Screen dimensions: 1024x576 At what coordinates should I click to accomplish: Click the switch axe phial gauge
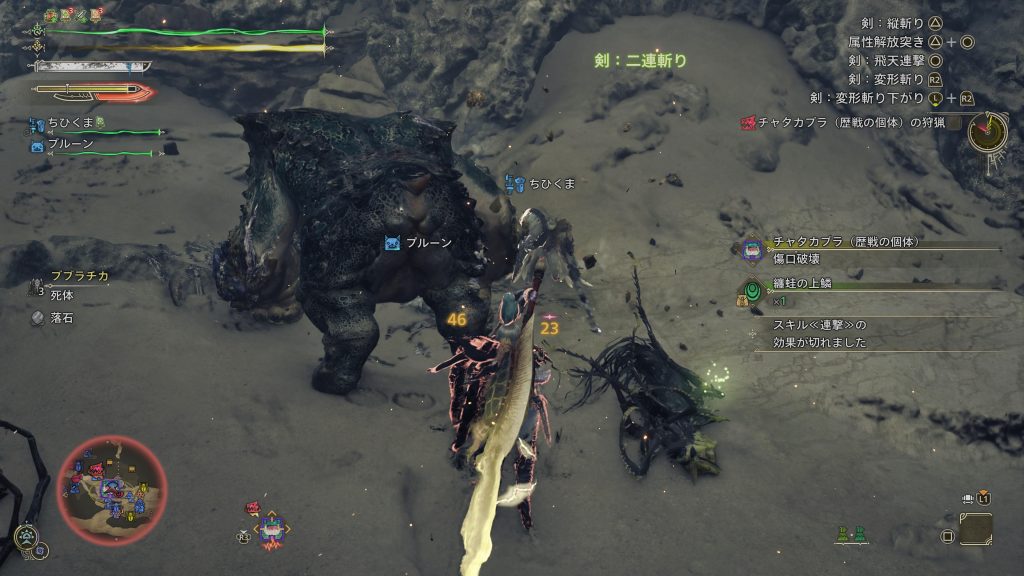point(92,92)
